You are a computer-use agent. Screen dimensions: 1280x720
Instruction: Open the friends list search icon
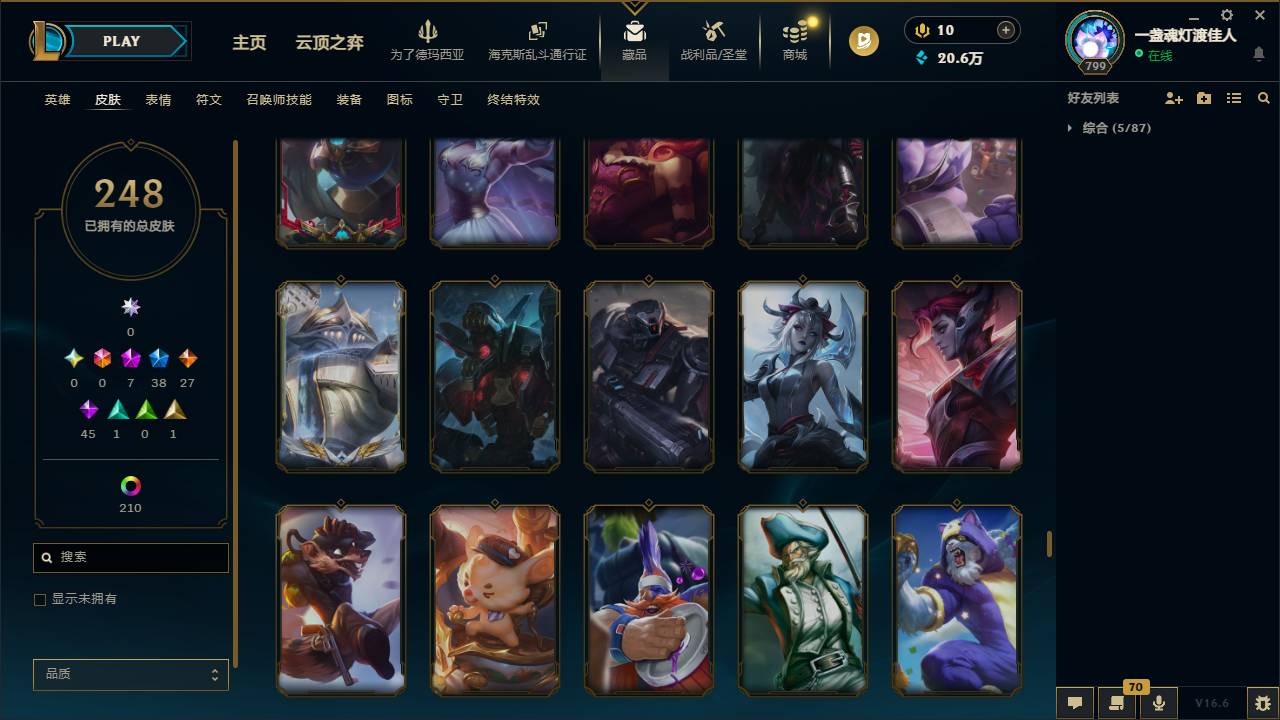click(x=1264, y=97)
